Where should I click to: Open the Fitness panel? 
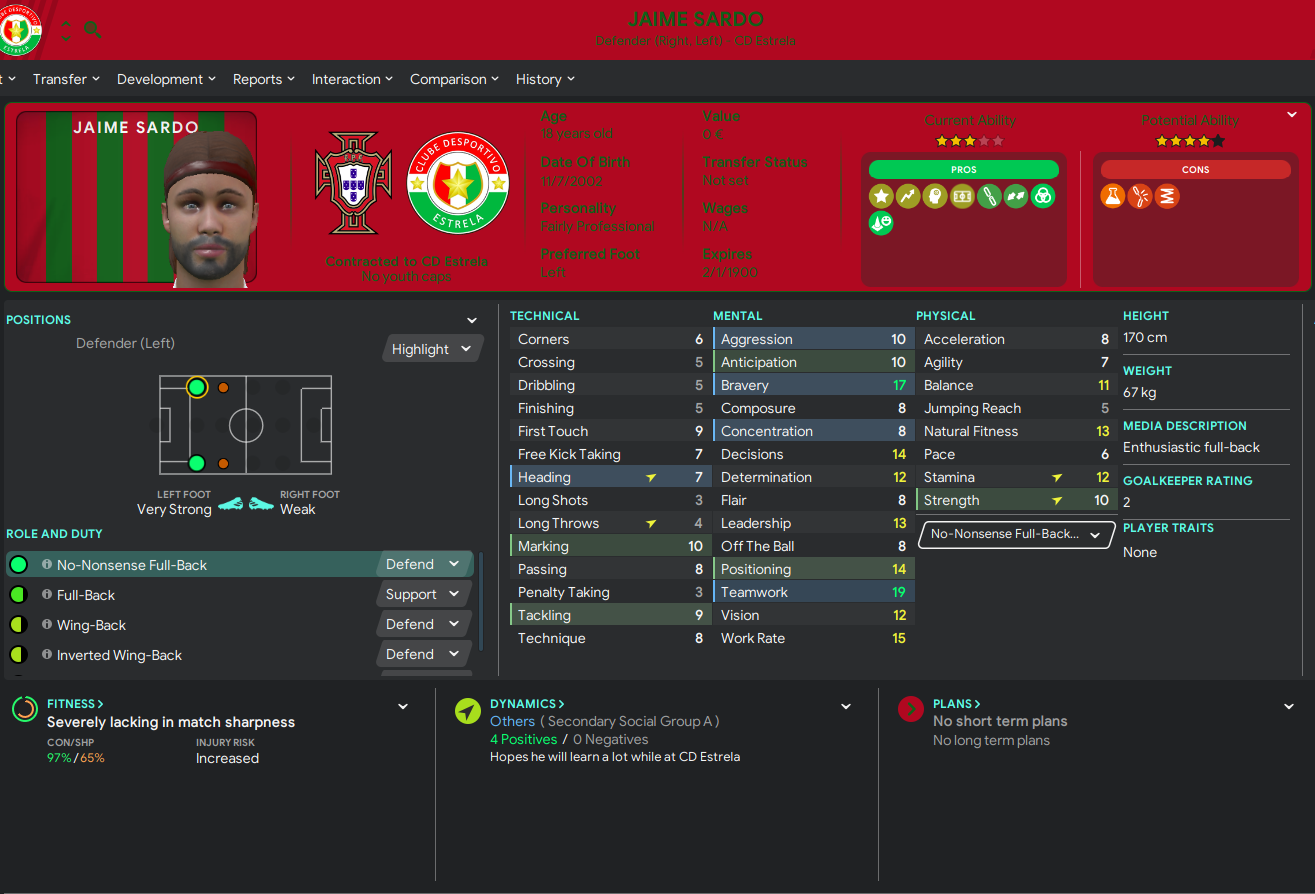75,704
